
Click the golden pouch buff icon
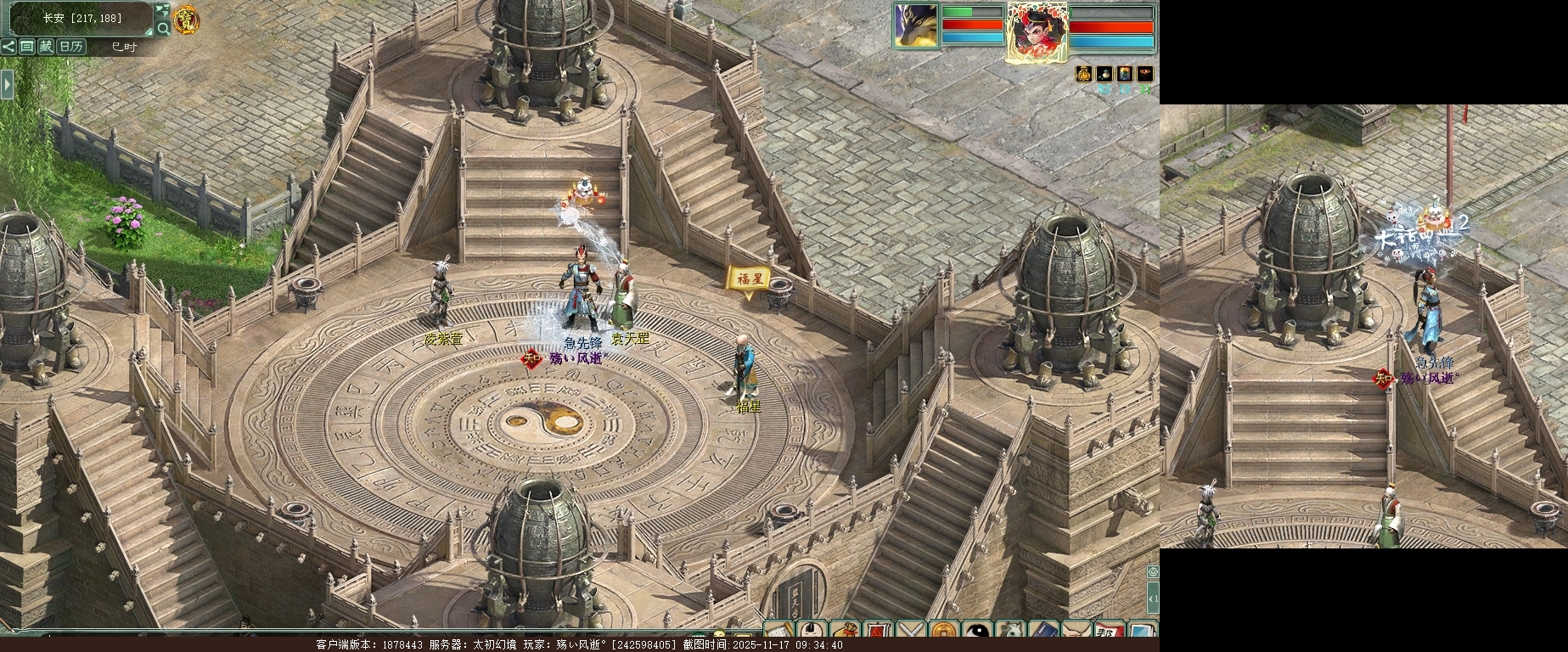(x=1084, y=75)
